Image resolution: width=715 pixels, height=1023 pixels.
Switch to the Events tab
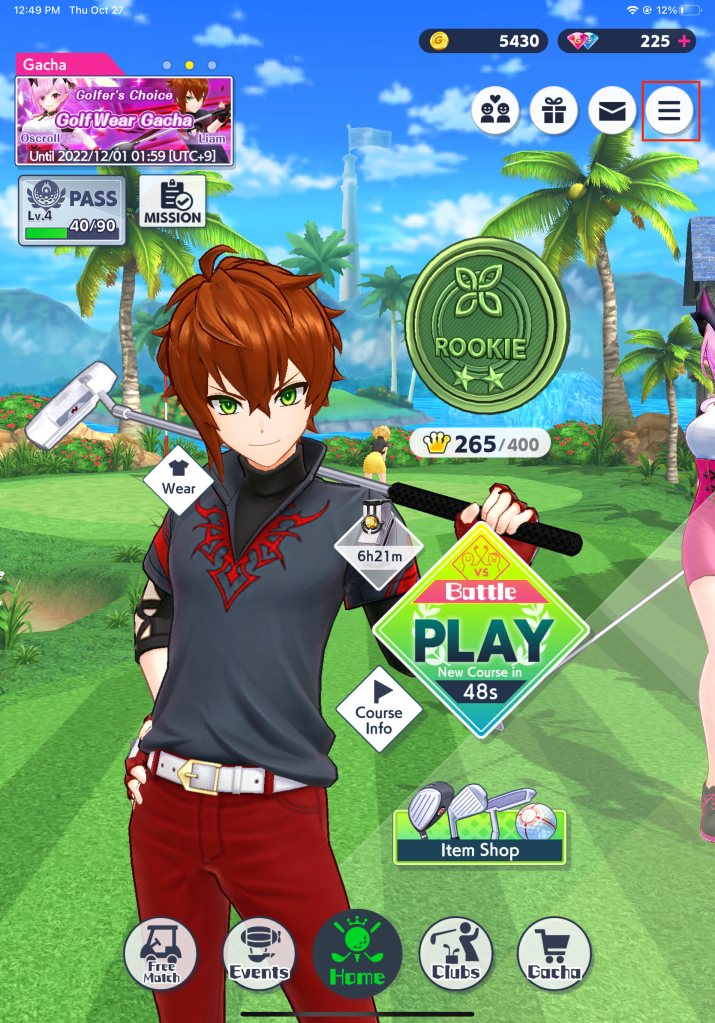tap(259, 955)
